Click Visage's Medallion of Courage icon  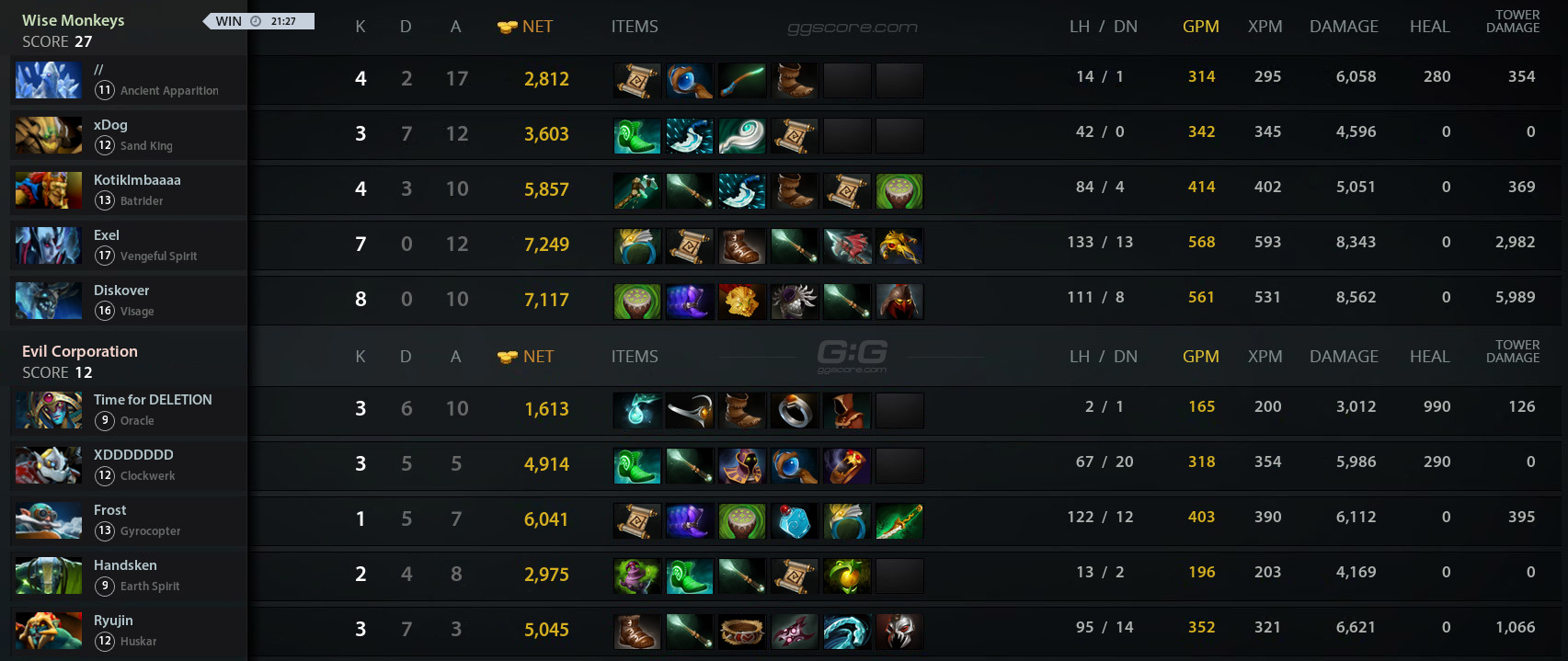pos(742,302)
